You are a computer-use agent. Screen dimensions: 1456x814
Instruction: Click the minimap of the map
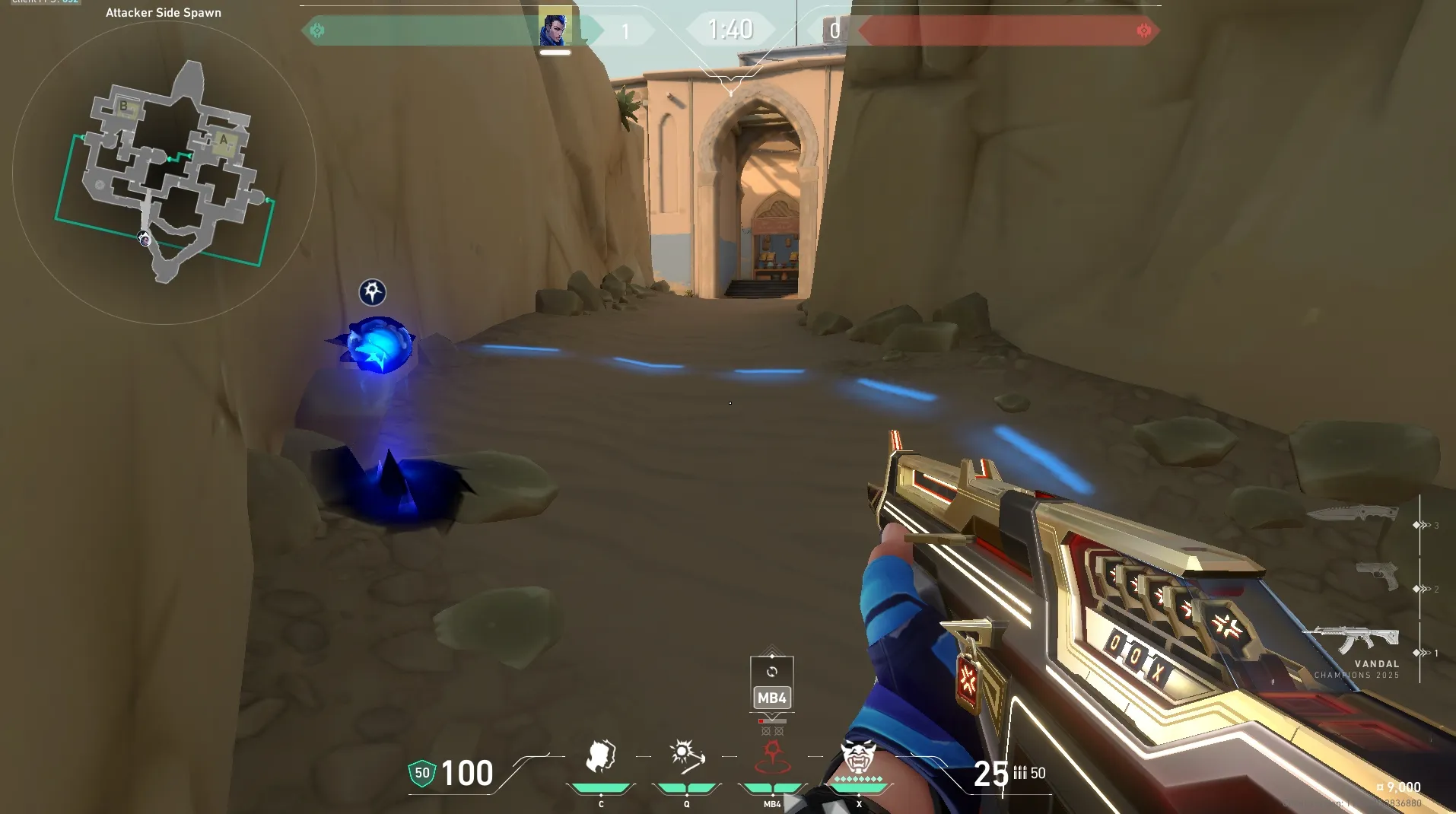(164, 173)
